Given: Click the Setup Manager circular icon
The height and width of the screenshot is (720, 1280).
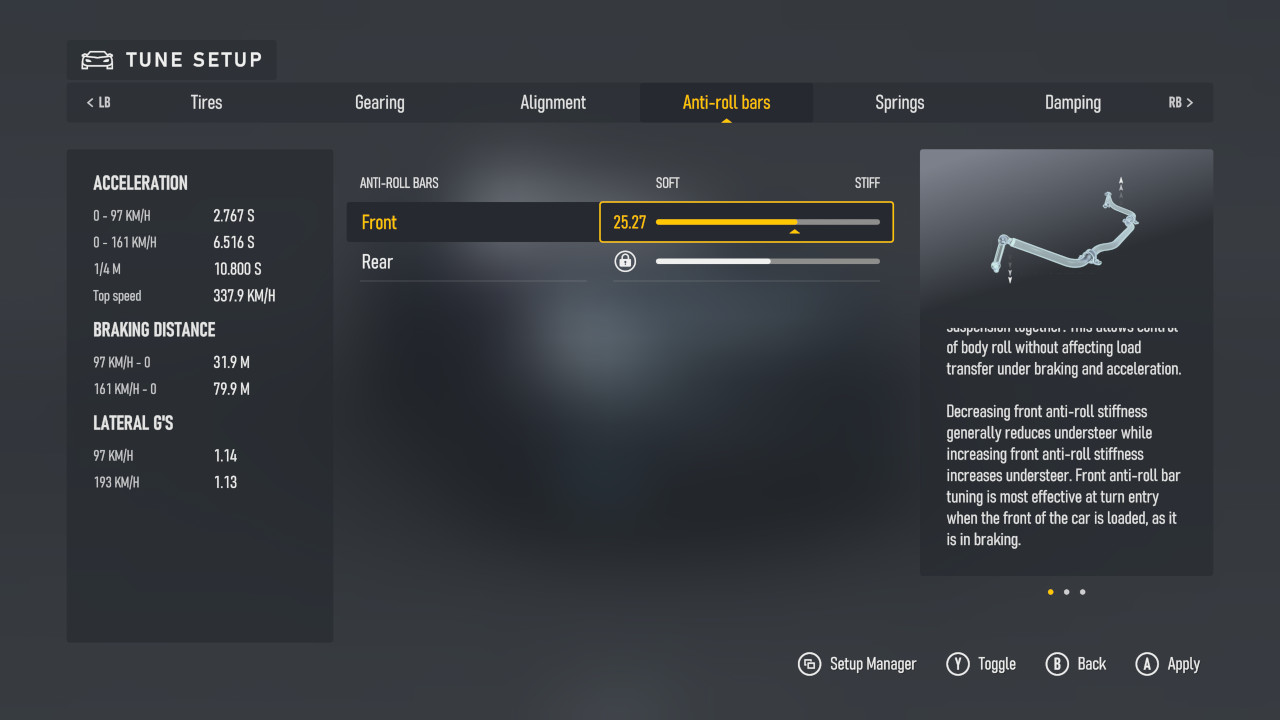Looking at the screenshot, I should pyautogui.click(x=809, y=663).
